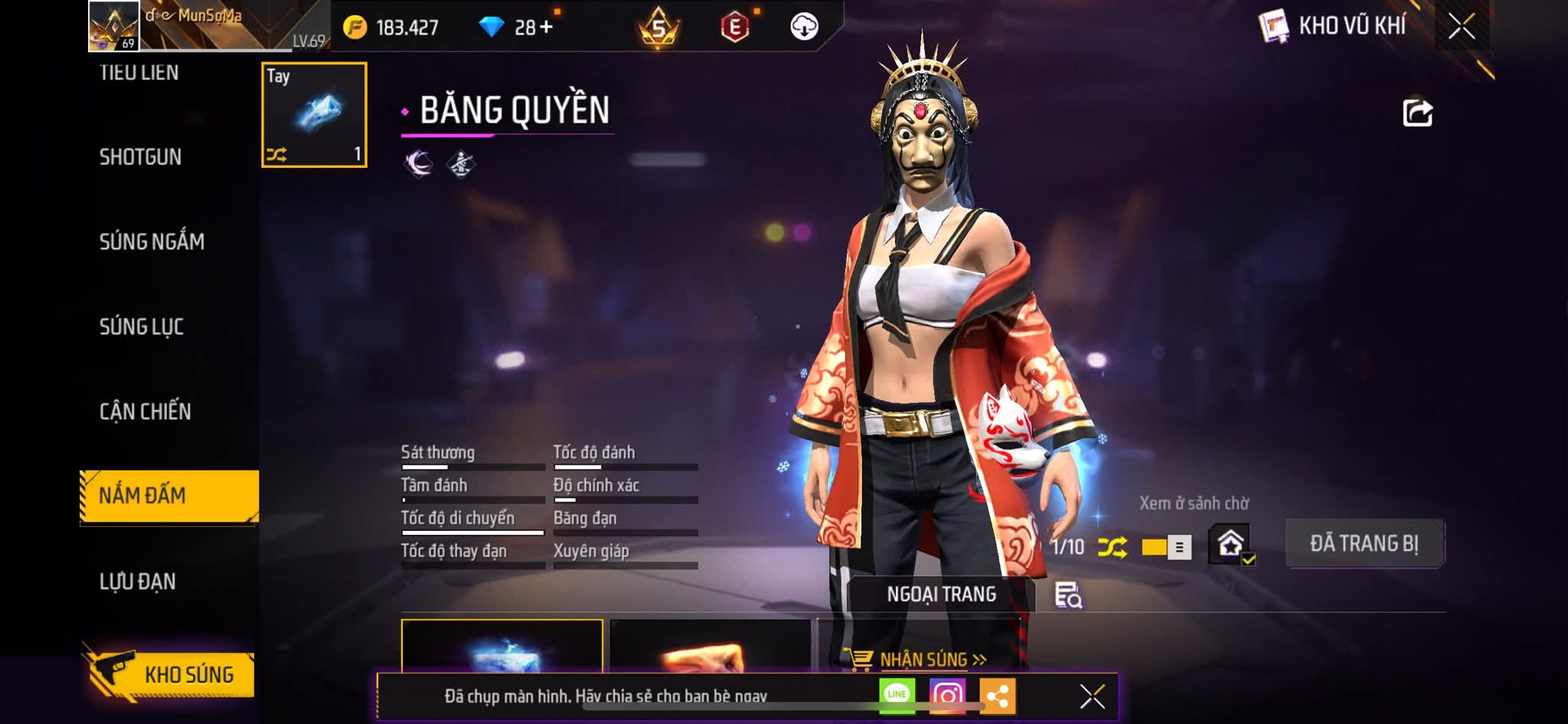Screen dimensions: 1568x724
Task: Share screenshot via LINE
Action: click(x=897, y=695)
